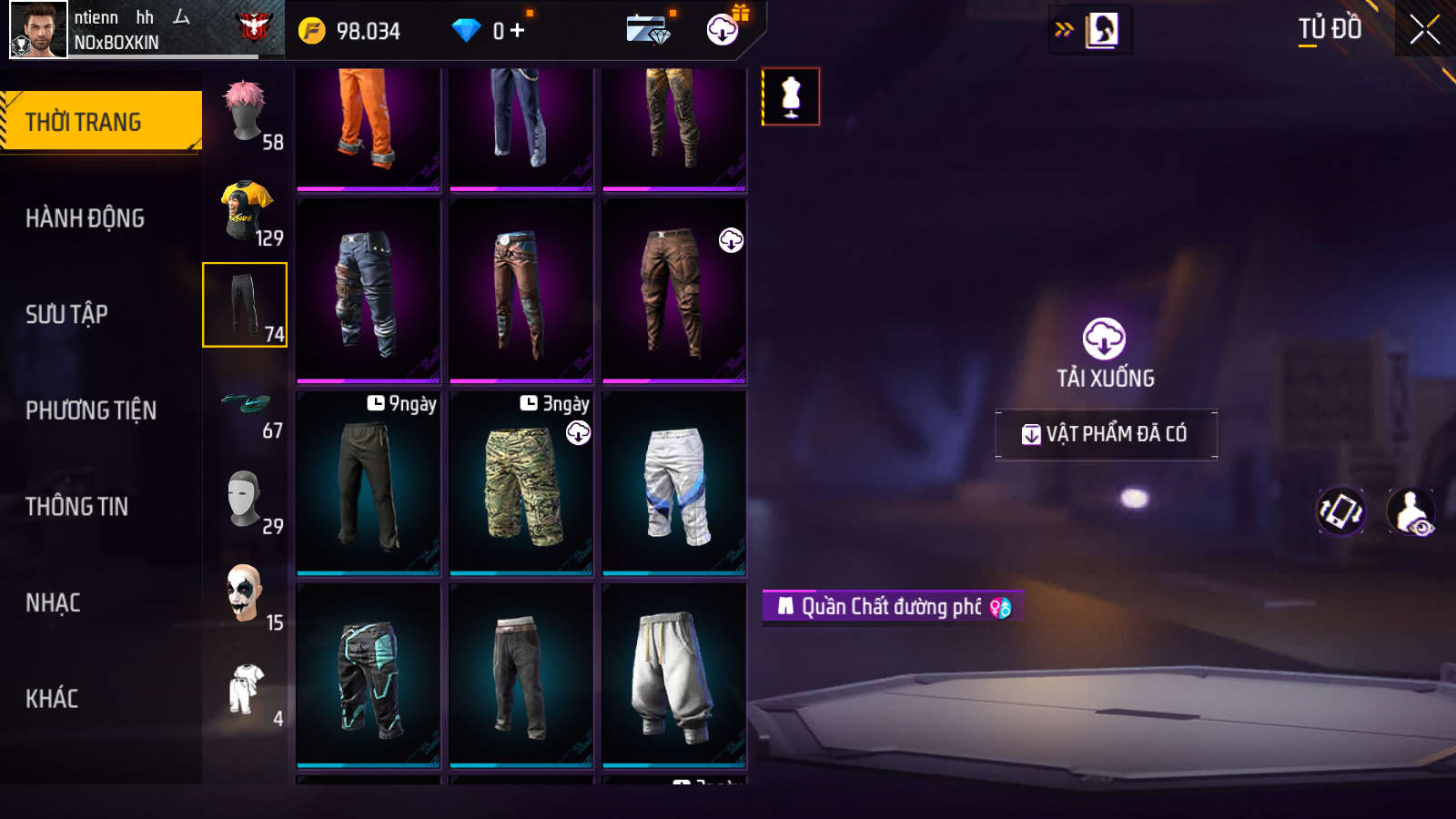Select the THỜI TRANG category tab
This screenshot has width=1456, height=819.
click(100, 121)
